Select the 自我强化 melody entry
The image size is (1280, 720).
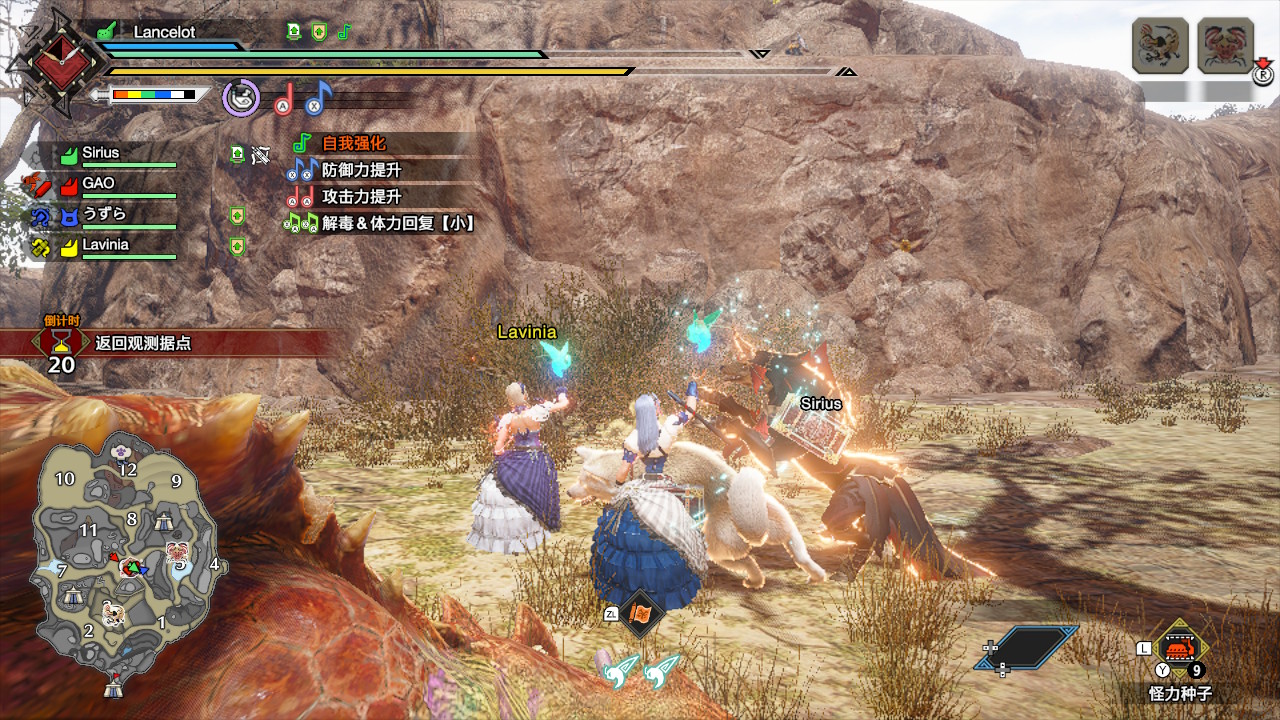(353, 143)
